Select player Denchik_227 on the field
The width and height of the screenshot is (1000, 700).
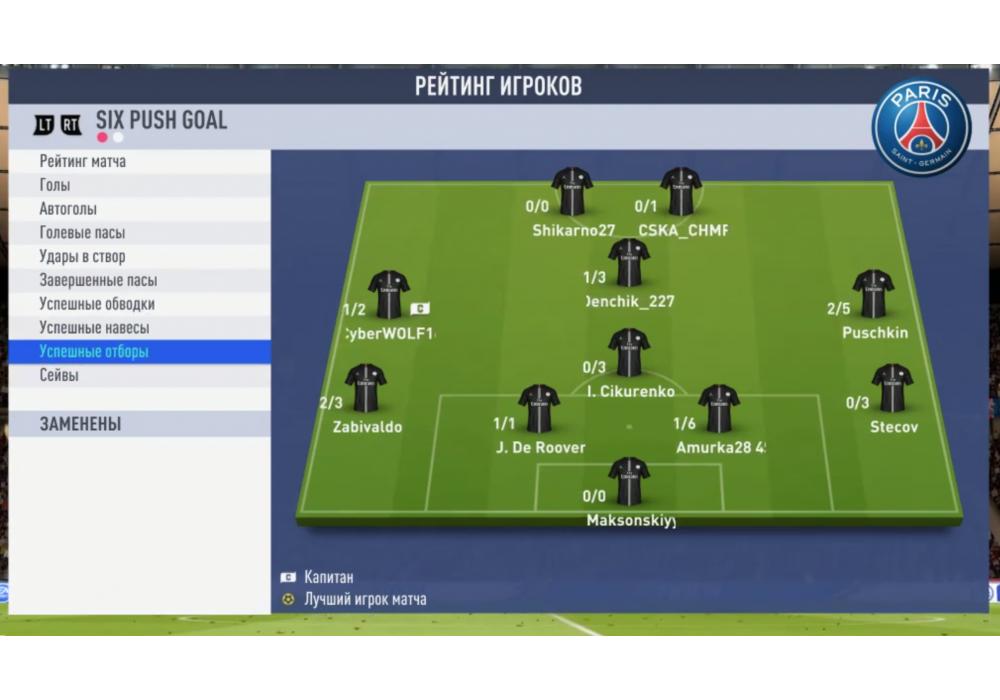coord(629,263)
